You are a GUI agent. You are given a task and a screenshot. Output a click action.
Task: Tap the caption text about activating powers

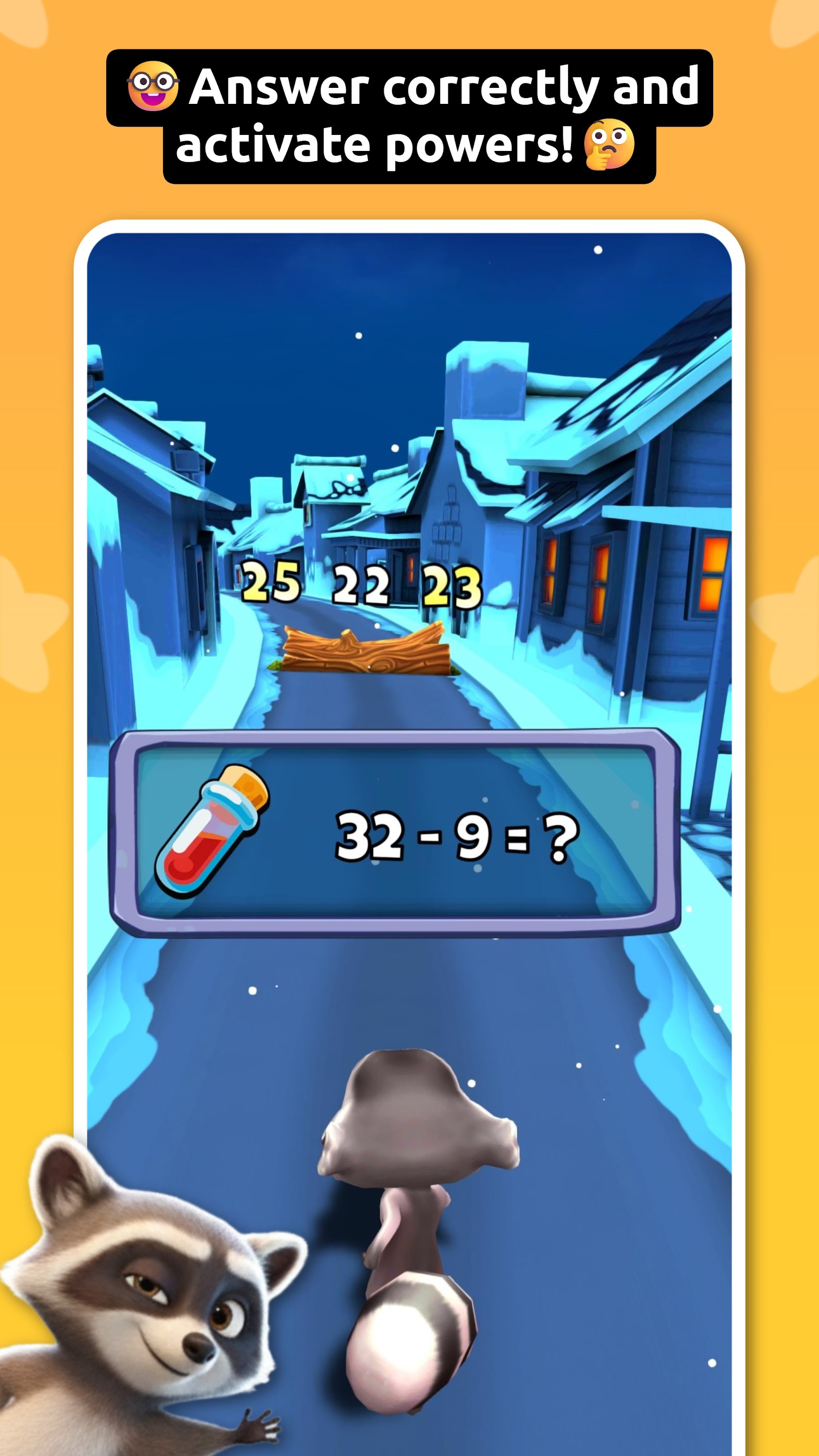395,113
